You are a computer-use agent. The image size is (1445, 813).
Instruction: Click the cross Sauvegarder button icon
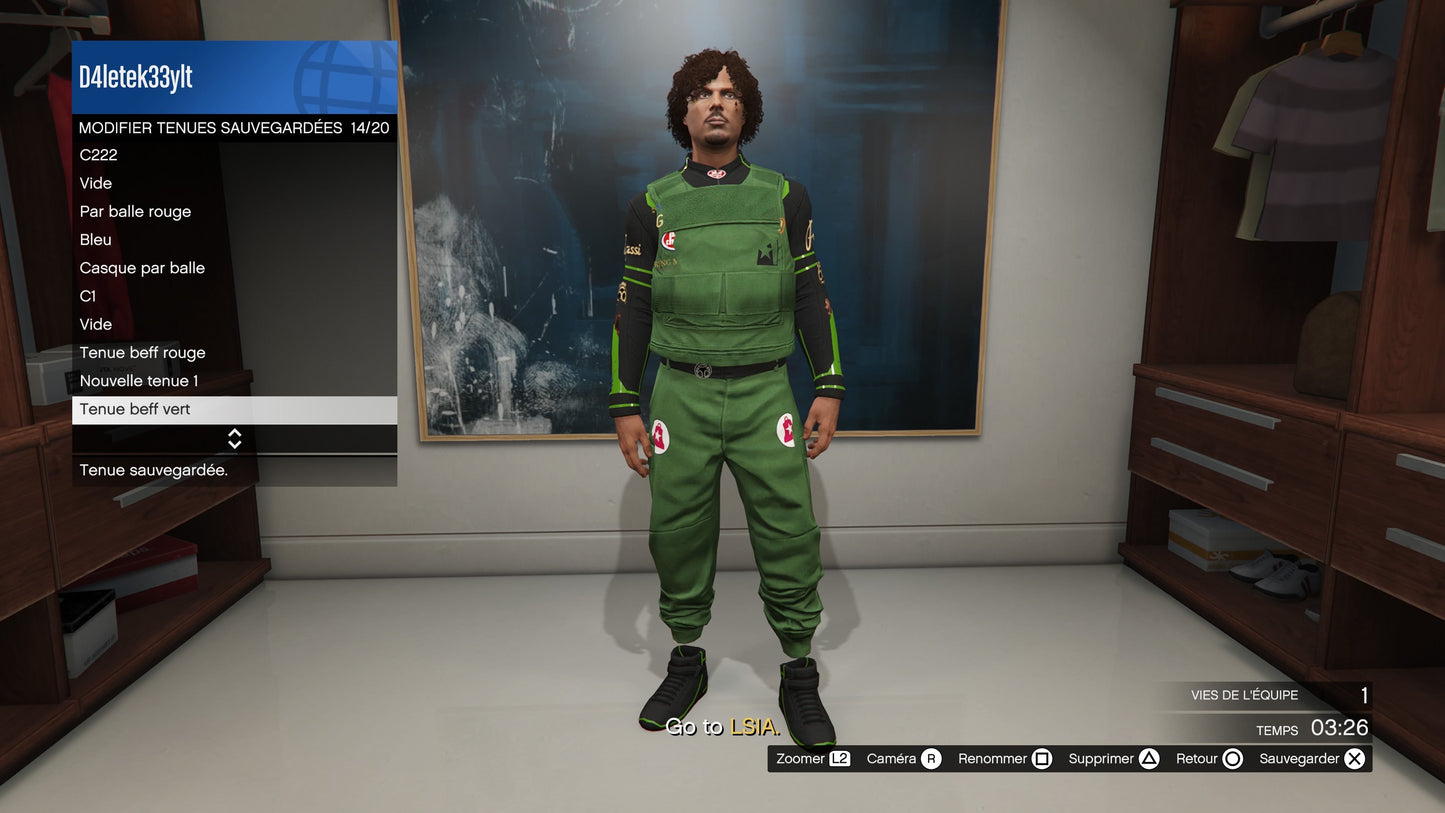click(1354, 758)
